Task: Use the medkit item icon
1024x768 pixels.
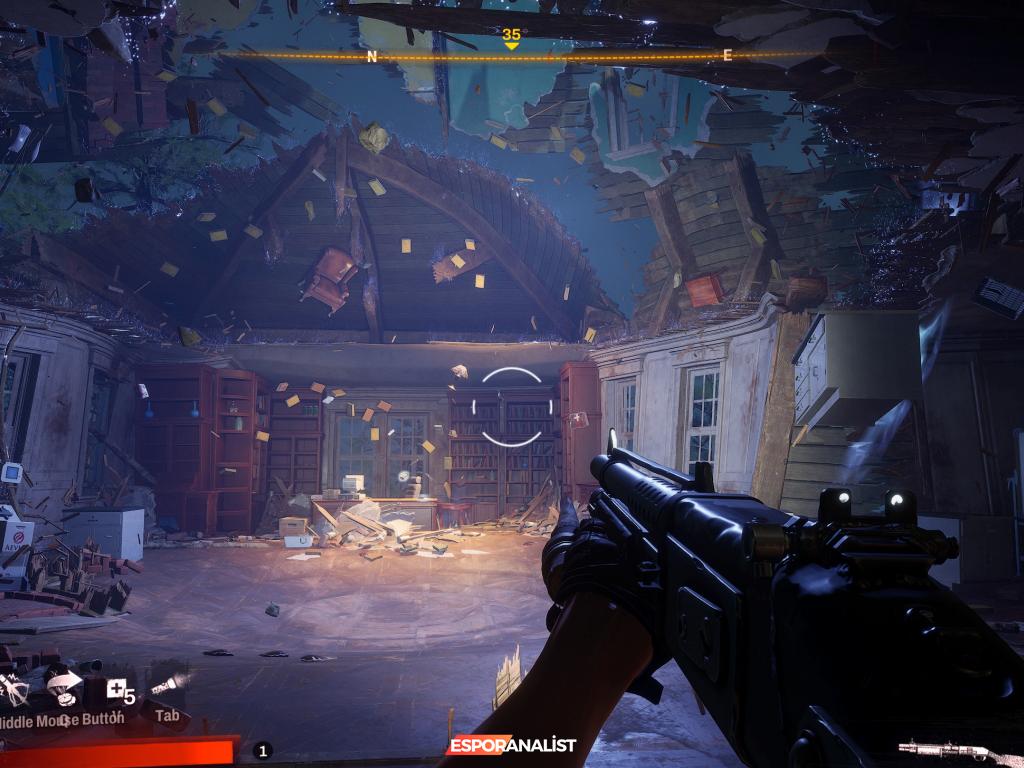Action: (117, 687)
